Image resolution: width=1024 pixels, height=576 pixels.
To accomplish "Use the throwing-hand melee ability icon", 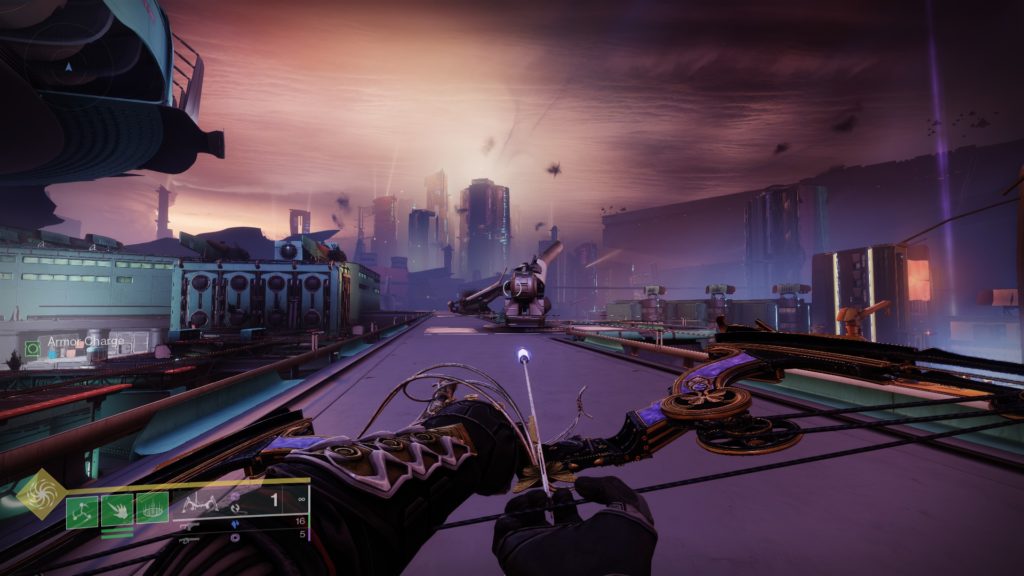I will 117,510.
